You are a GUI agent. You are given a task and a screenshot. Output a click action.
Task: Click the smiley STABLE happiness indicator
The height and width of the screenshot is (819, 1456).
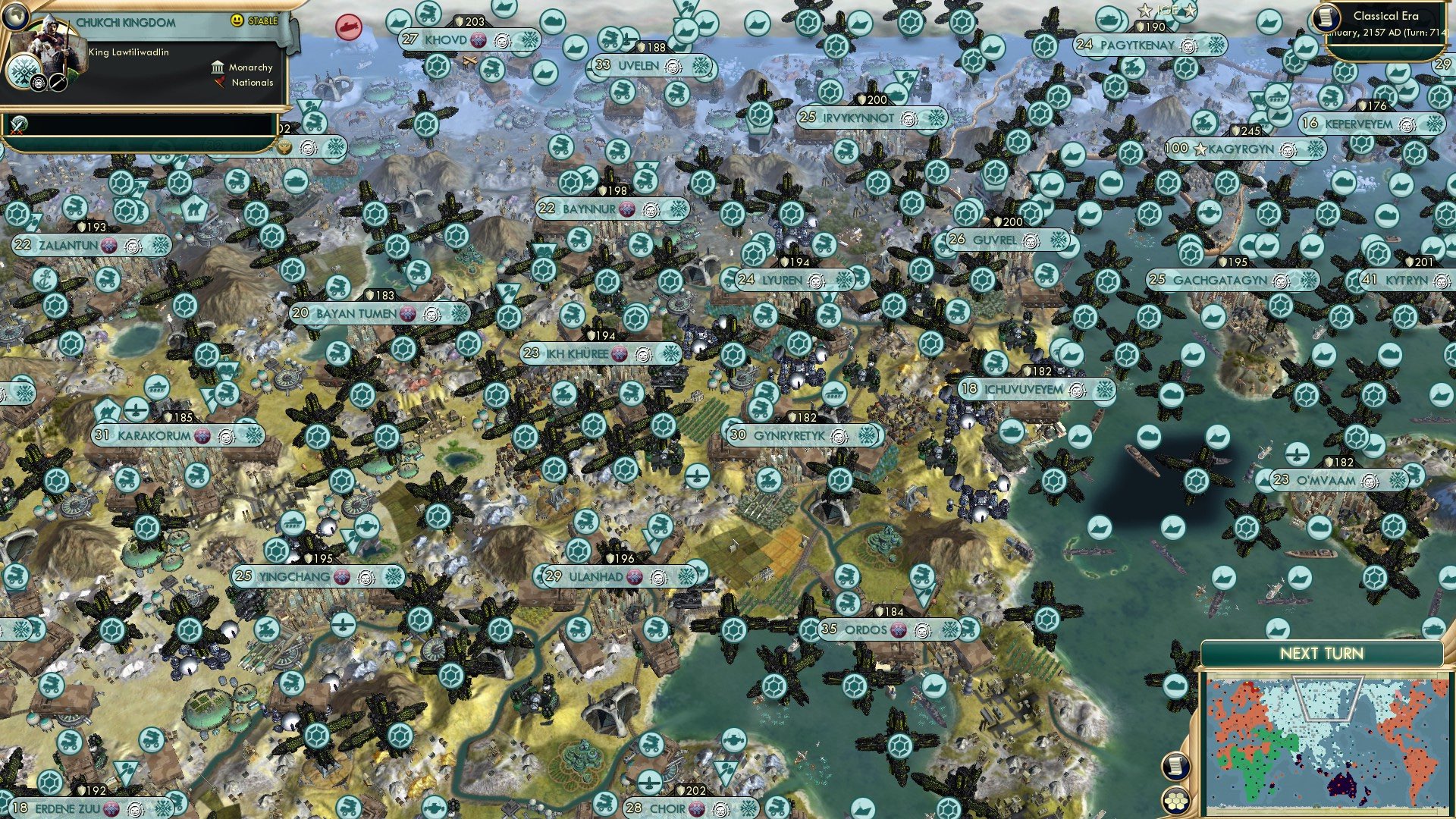(x=237, y=20)
